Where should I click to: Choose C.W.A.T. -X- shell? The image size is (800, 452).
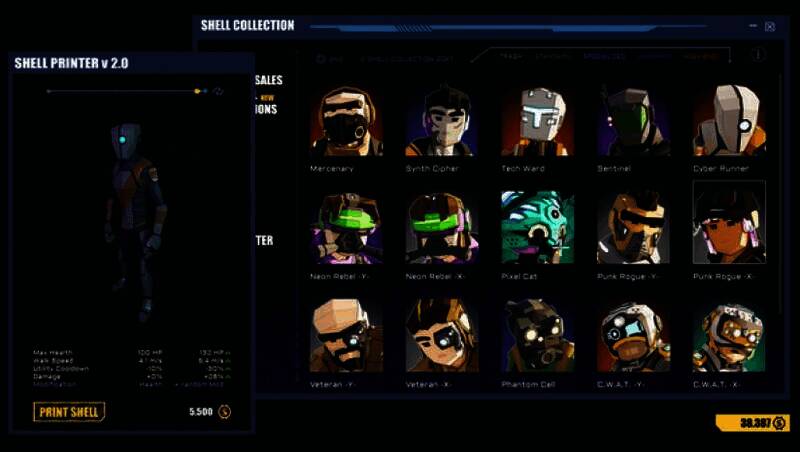(x=728, y=335)
